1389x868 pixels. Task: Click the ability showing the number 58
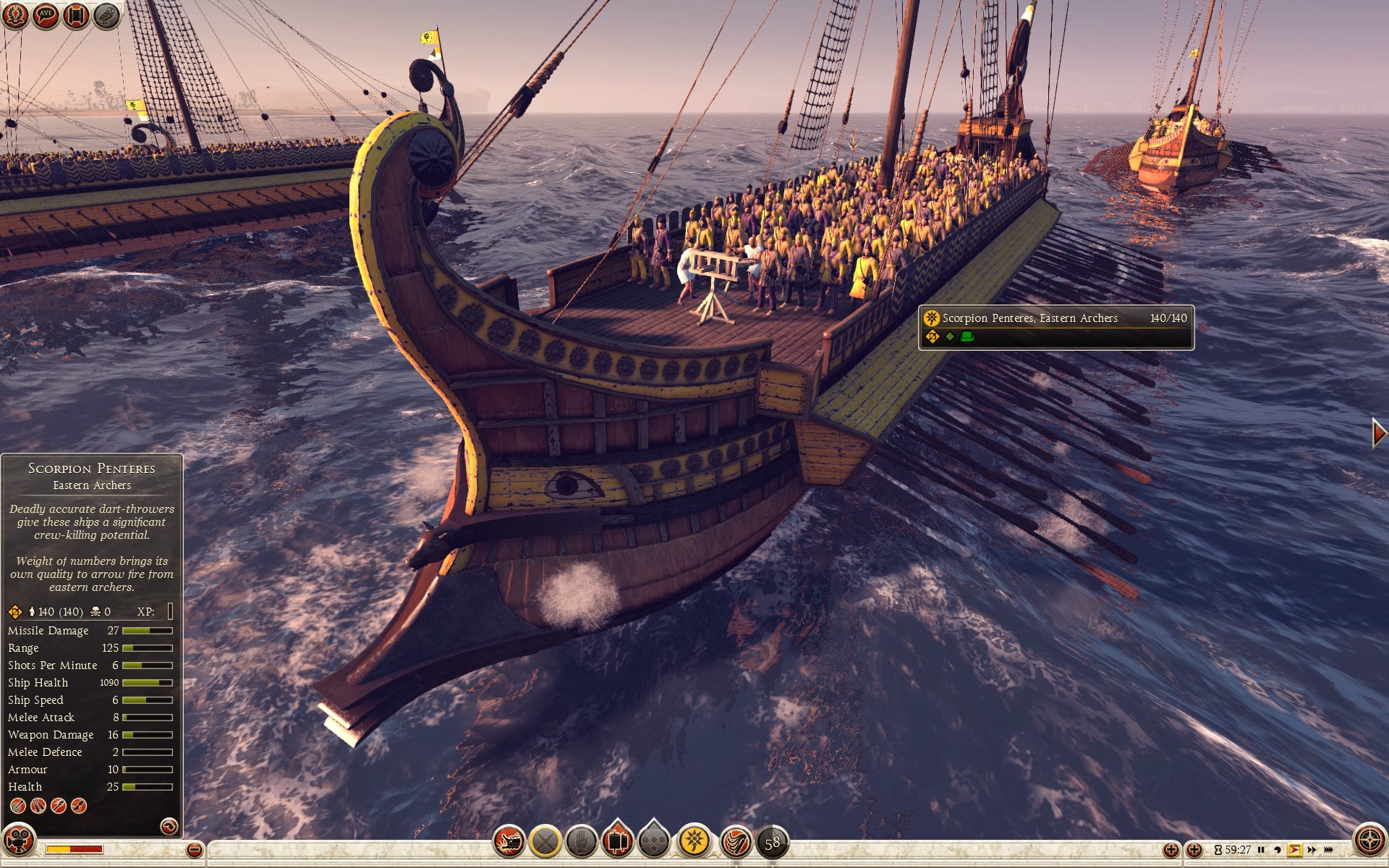772,843
